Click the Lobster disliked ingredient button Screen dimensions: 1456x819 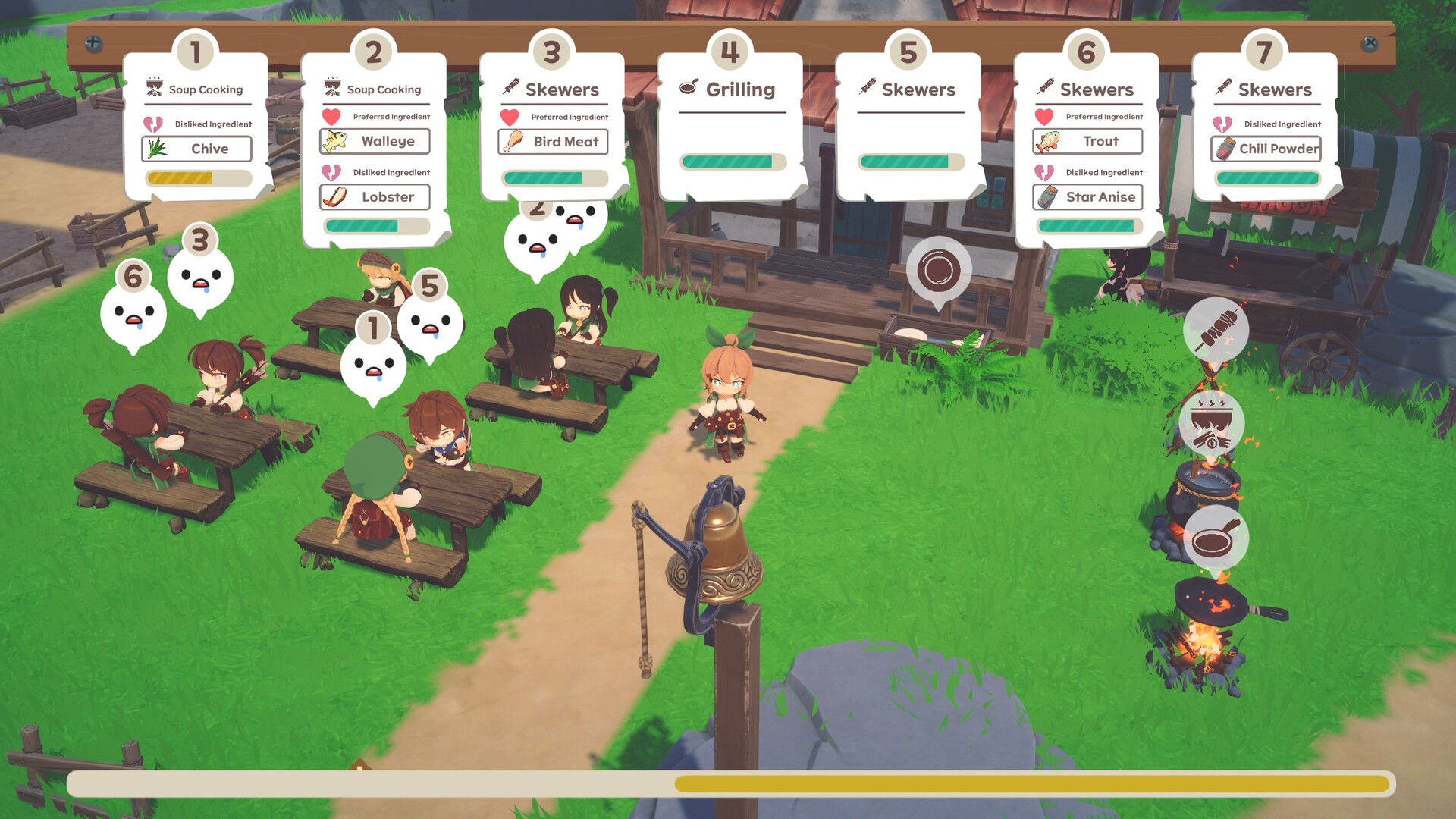point(375,197)
